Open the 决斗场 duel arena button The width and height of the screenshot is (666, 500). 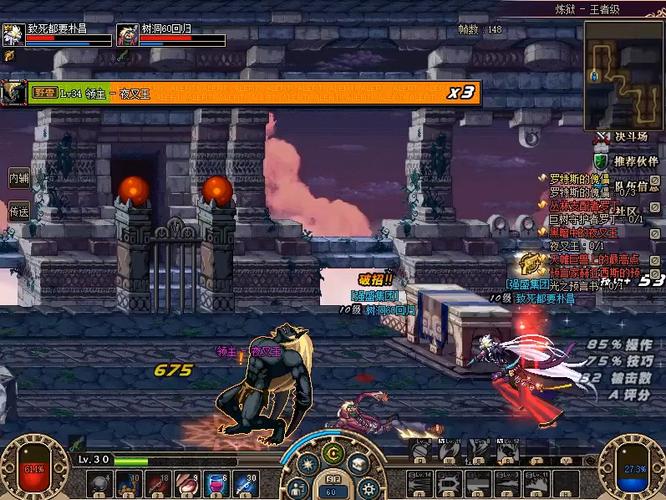(x=628, y=136)
